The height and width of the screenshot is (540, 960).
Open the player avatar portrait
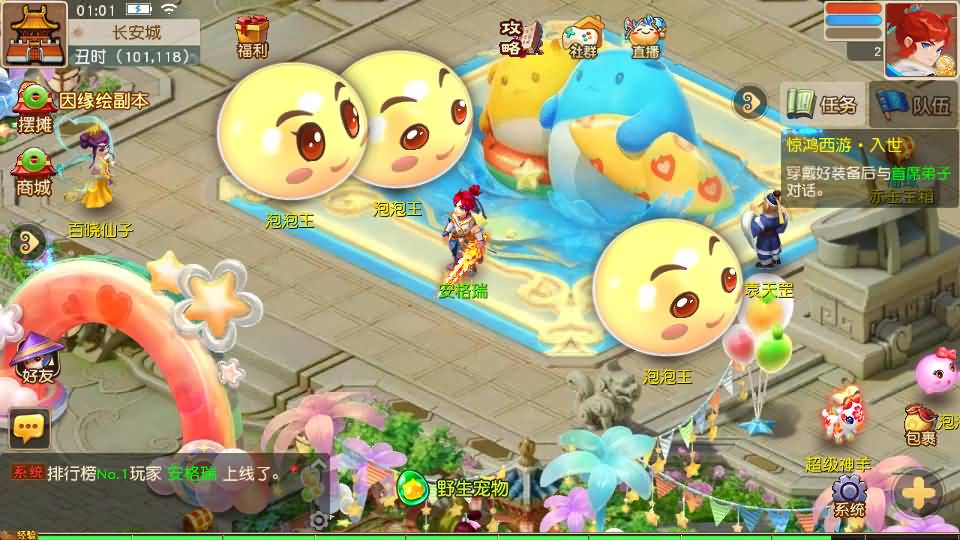coord(920,38)
